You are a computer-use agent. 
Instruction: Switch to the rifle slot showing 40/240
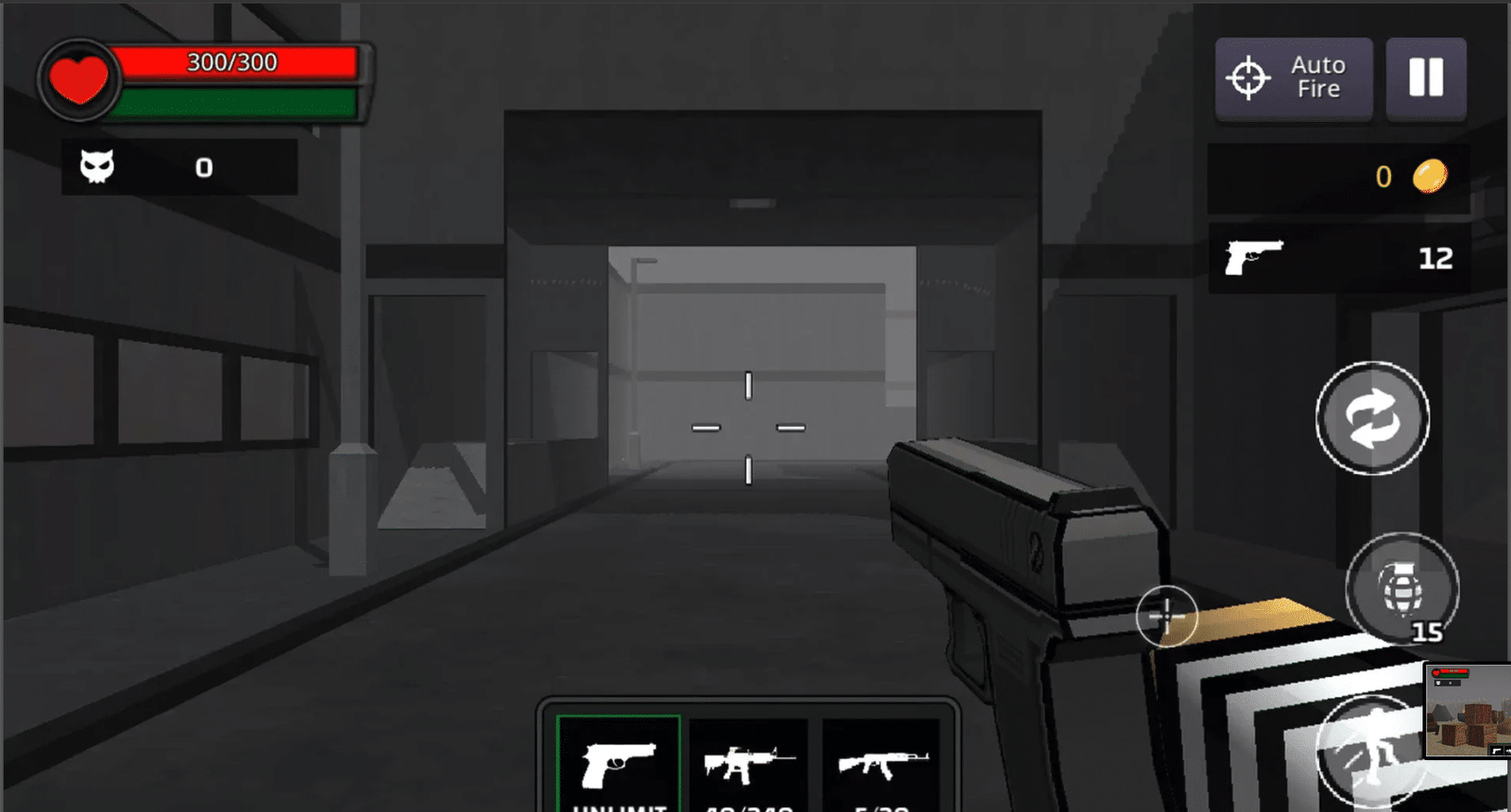coord(750,760)
